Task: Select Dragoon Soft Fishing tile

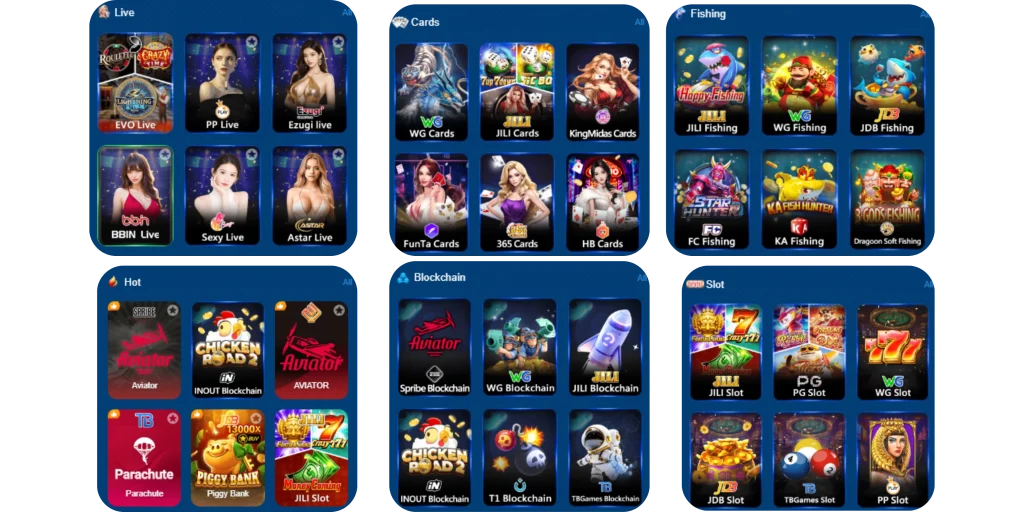Action: tap(887, 200)
